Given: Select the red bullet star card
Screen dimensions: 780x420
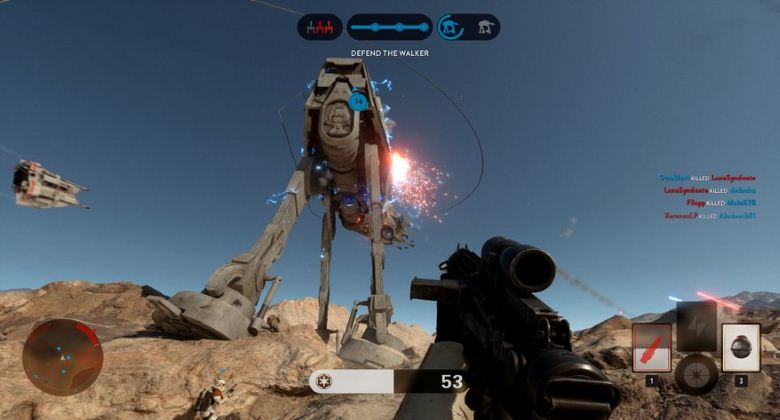Looking at the screenshot, I should click(x=652, y=347).
